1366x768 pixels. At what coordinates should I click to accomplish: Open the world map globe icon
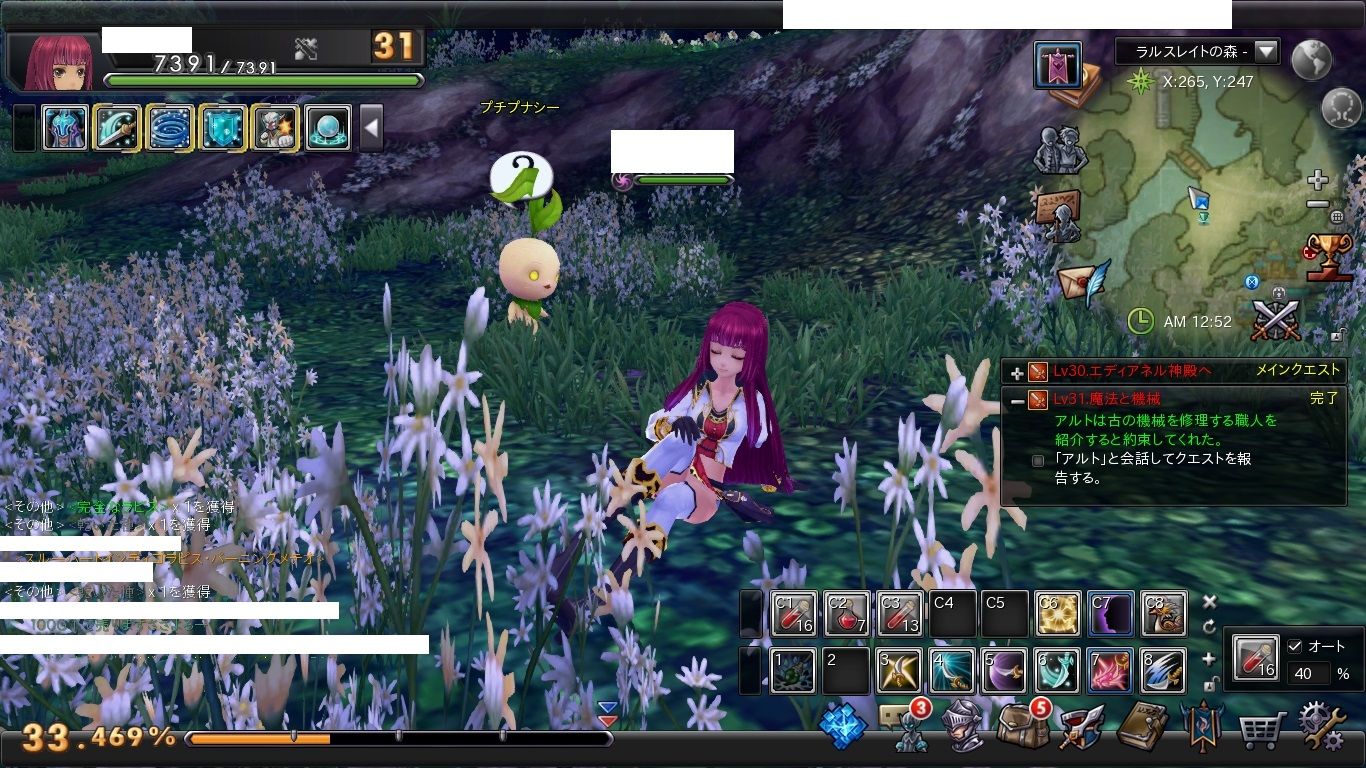pyautogui.click(x=1311, y=60)
